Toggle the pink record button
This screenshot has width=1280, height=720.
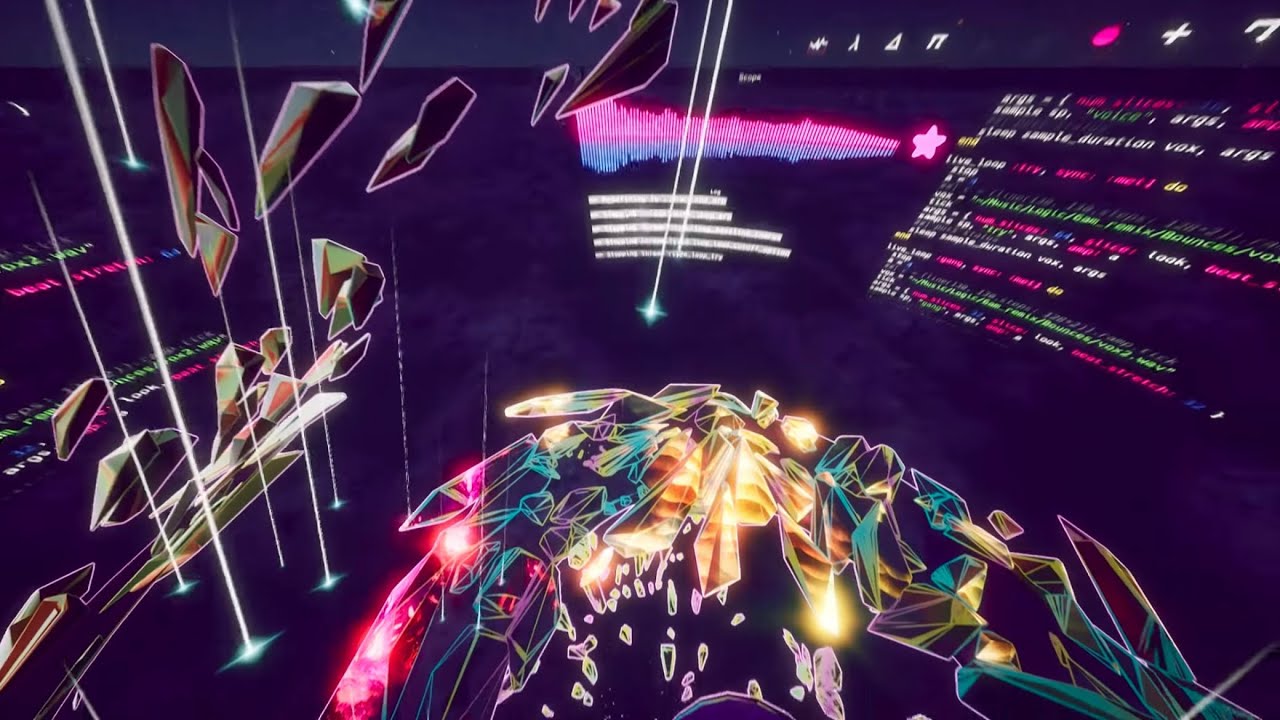click(x=1105, y=36)
